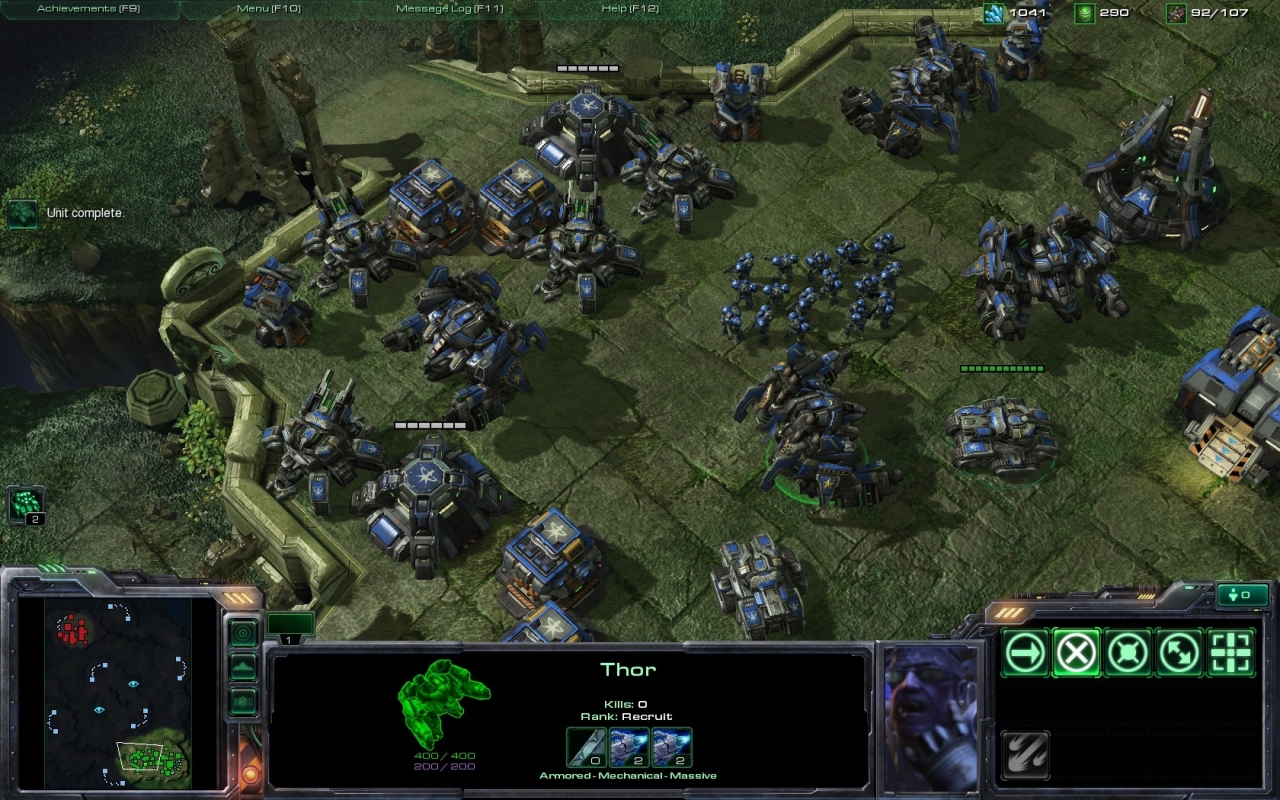Activate the minimap ping button
This screenshot has height=800, width=1280.
tap(243, 633)
